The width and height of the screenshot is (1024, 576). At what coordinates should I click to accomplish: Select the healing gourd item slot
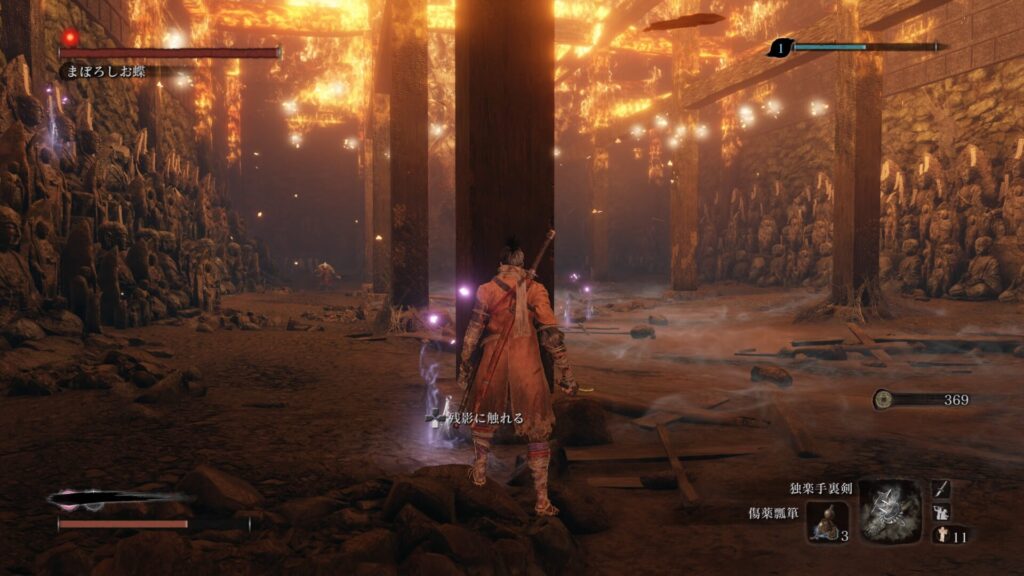[828, 521]
